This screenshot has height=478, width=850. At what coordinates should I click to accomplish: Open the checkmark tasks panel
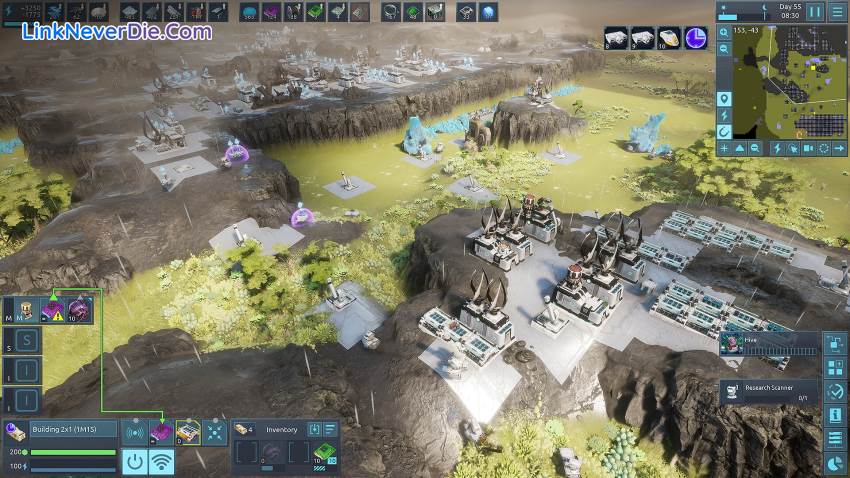tap(836, 391)
